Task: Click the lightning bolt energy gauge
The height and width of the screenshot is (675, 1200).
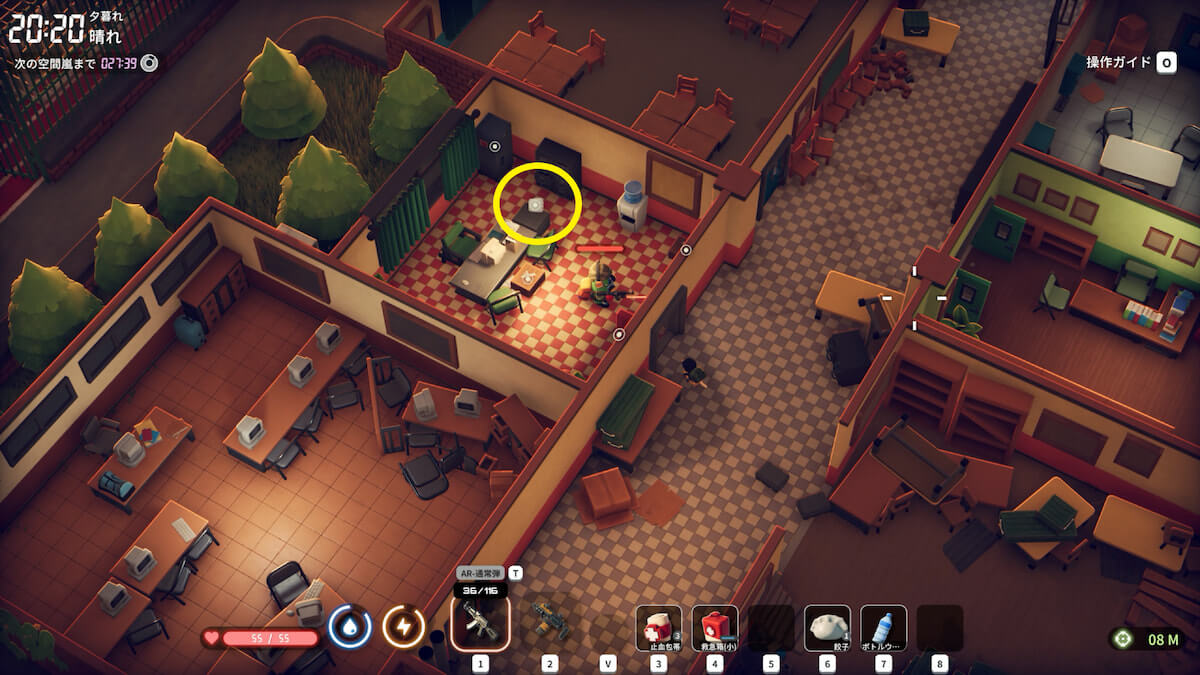Action: [x=404, y=627]
